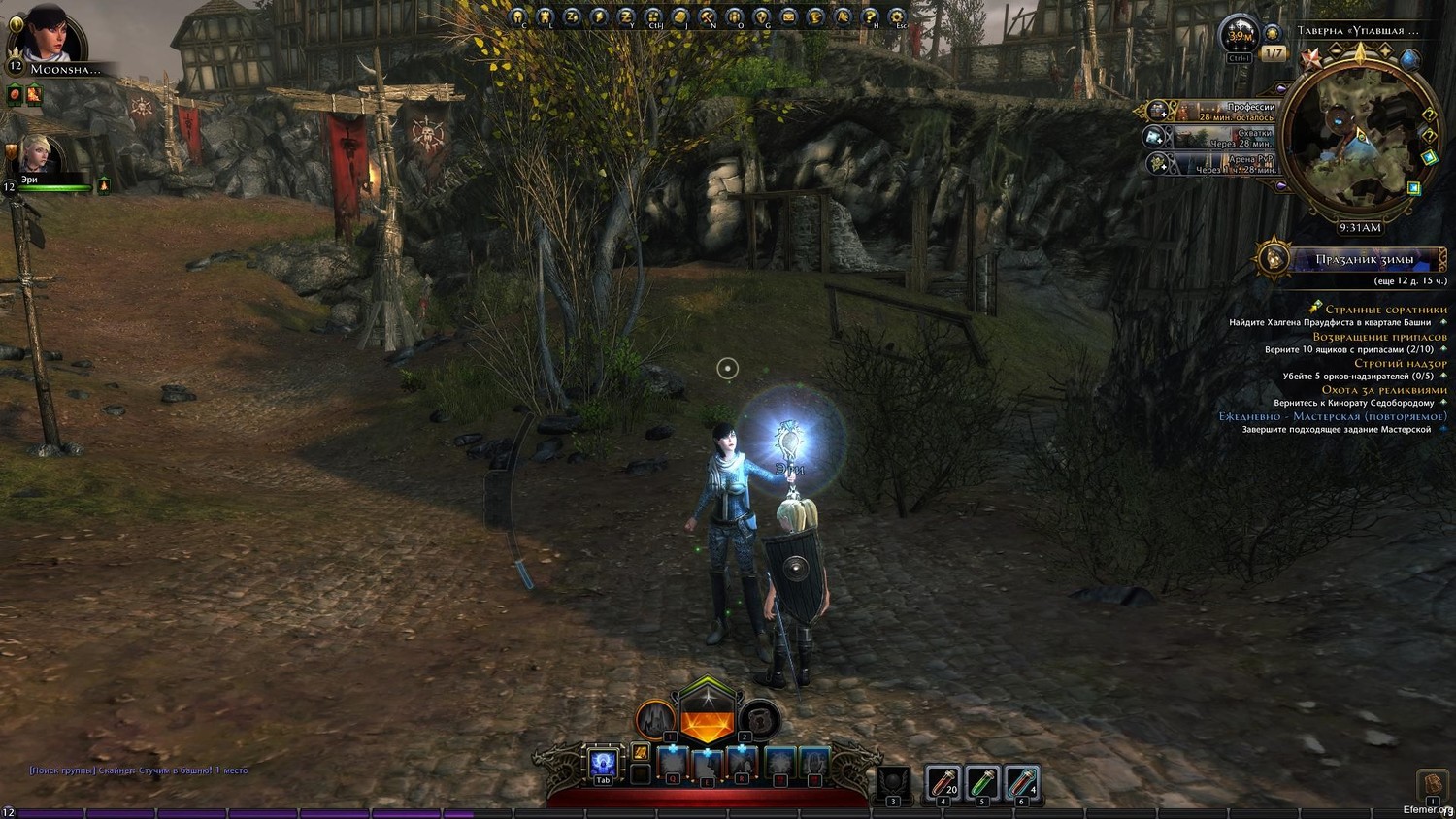This screenshot has width=1456, height=819.
Task: Open the gear-shaped game menu icon
Action: tap(897, 16)
